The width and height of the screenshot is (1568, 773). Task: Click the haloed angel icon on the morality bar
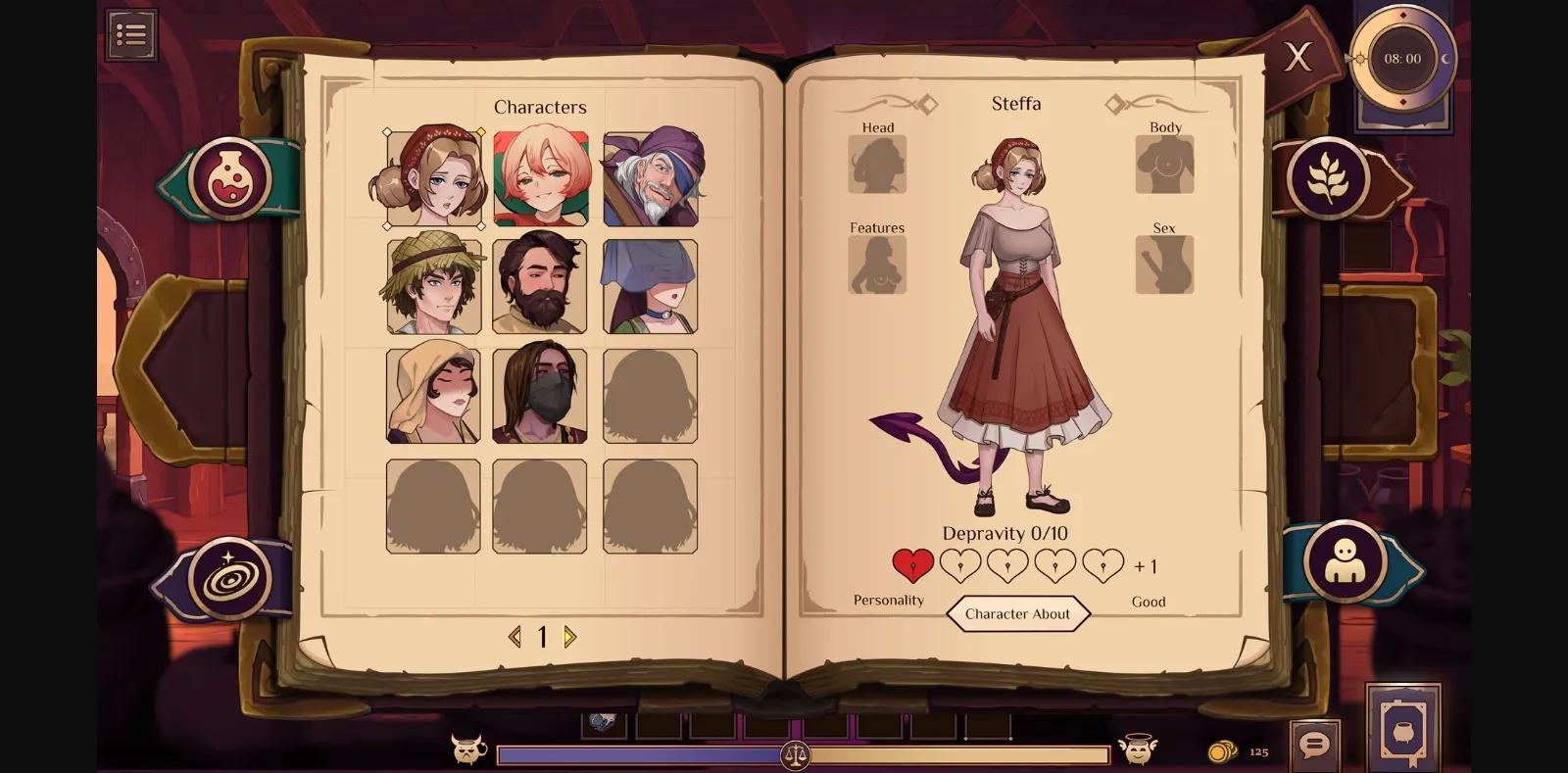[x=1140, y=752]
